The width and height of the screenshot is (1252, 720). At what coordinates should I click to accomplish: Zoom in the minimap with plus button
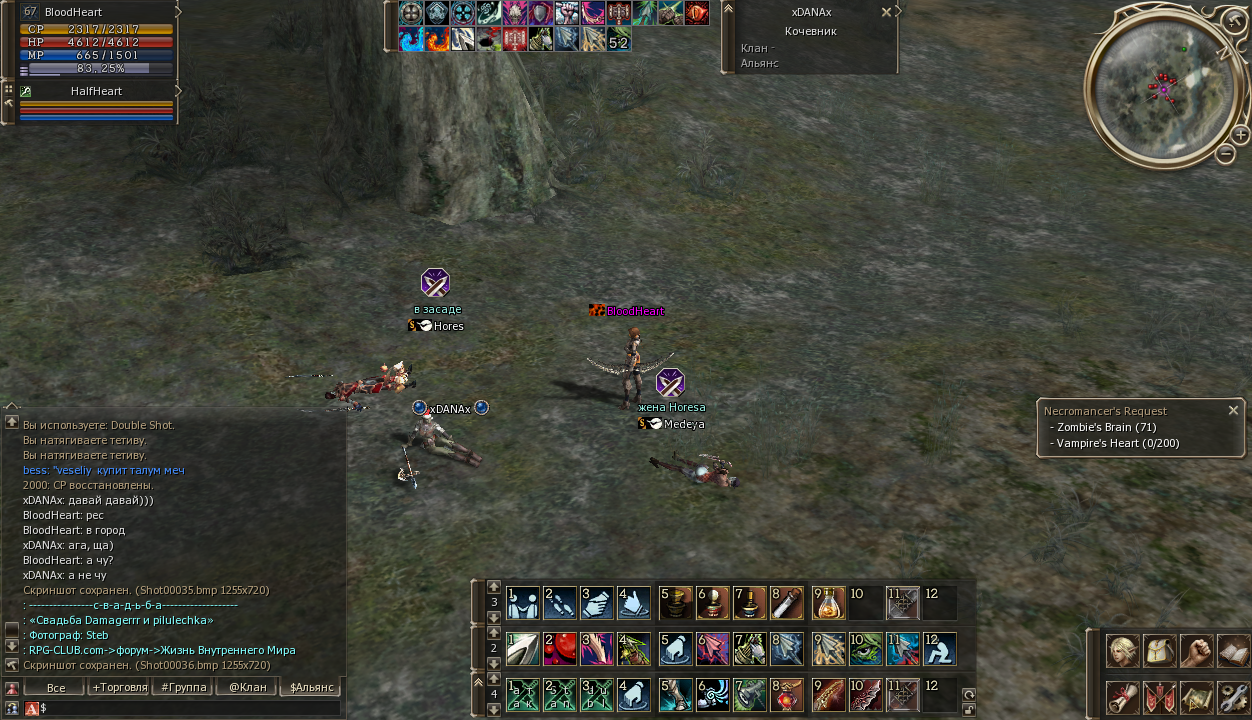(x=1241, y=134)
